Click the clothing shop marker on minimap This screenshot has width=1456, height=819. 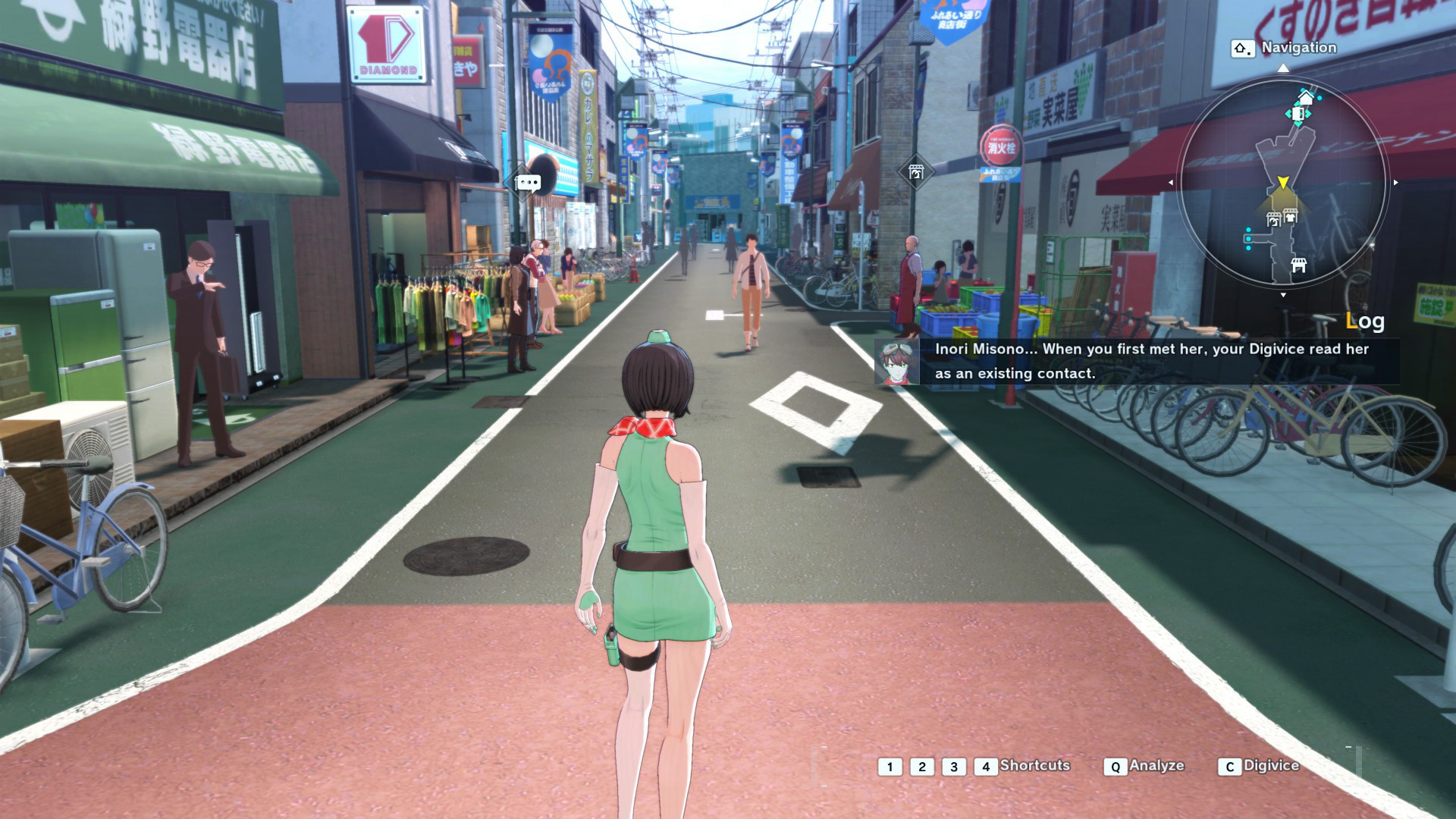pyautogui.click(x=1290, y=217)
